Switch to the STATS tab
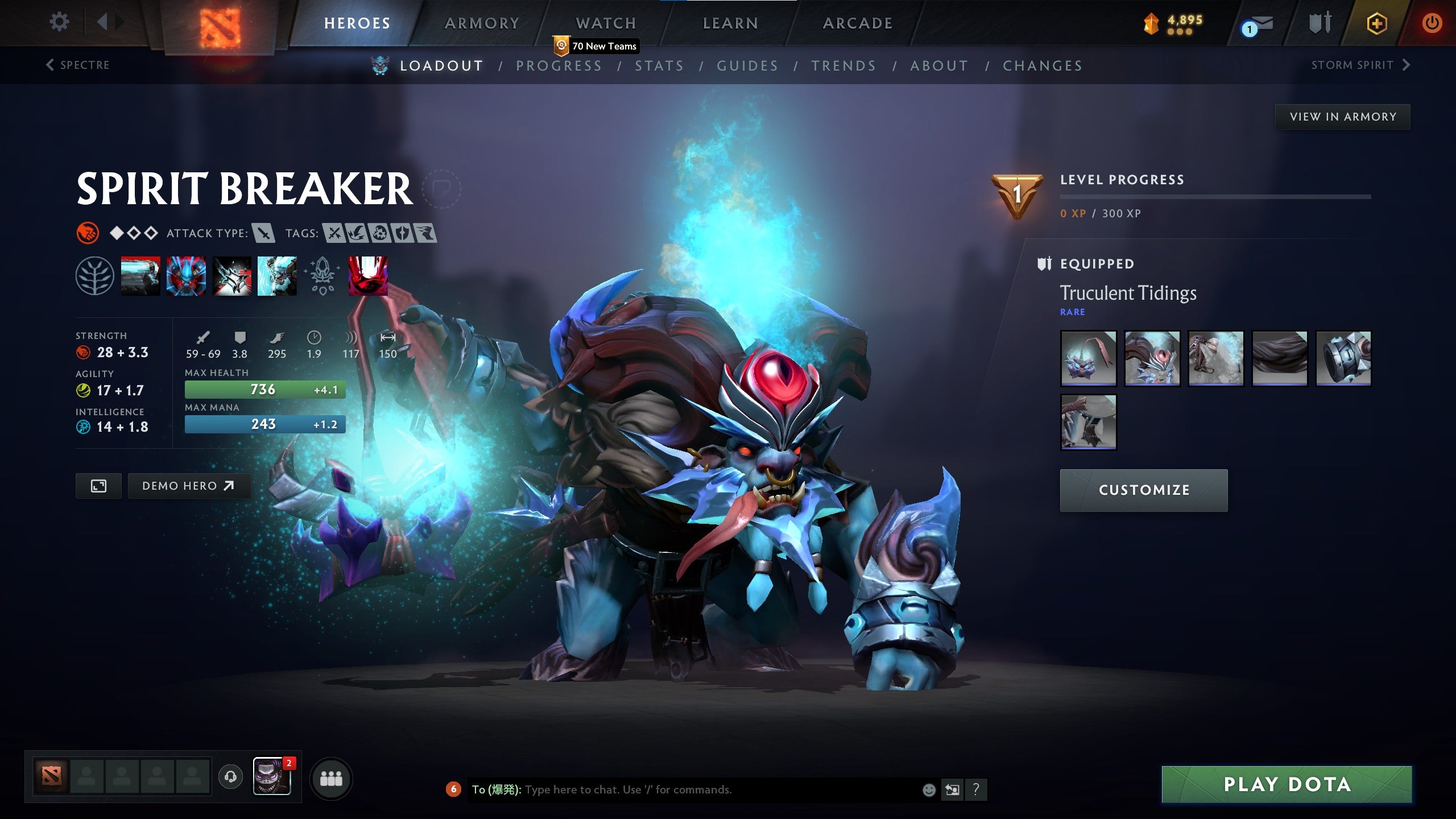Image resolution: width=1456 pixels, height=819 pixels. (x=660, y=65)
